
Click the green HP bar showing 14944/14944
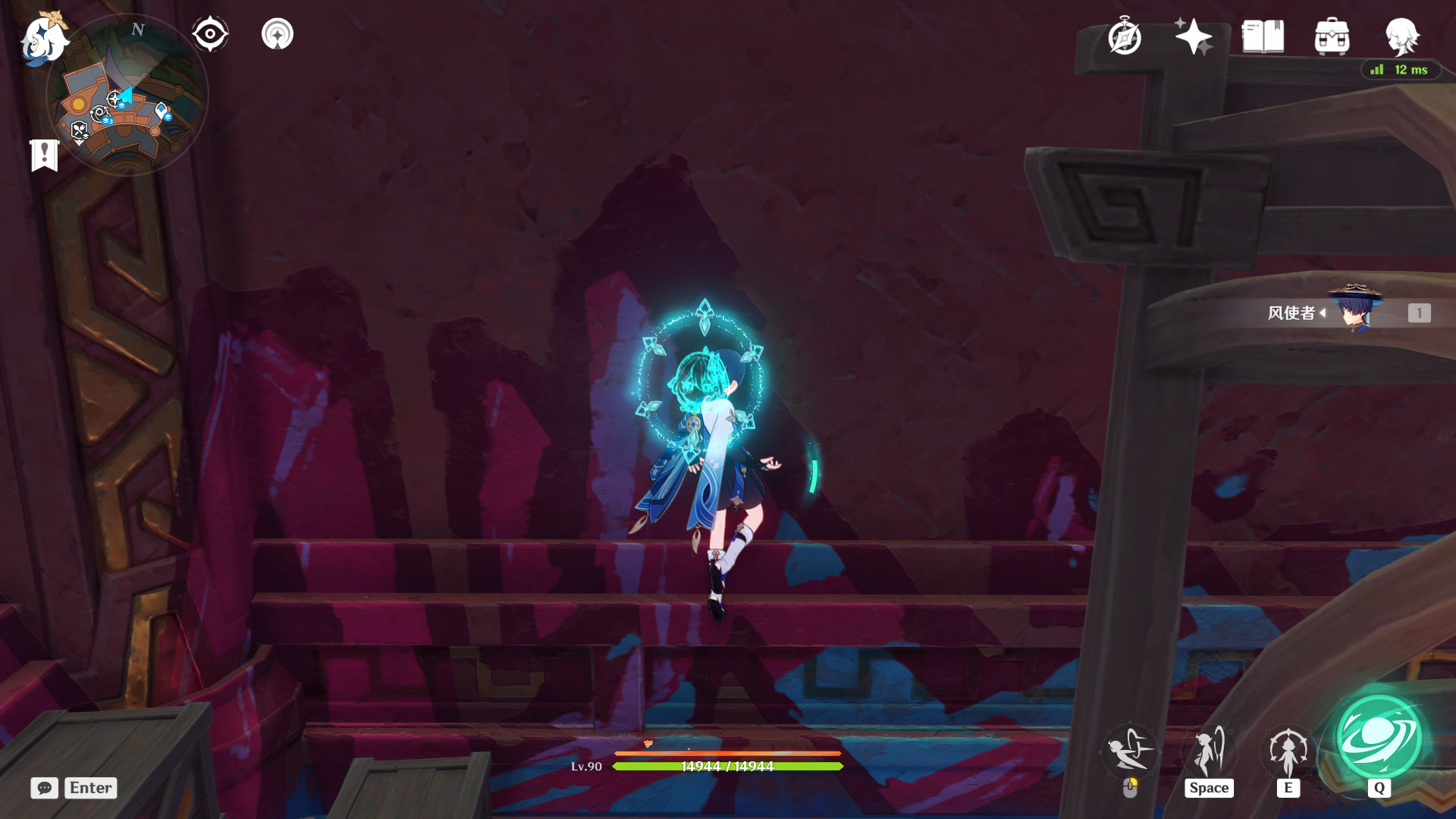726,767
